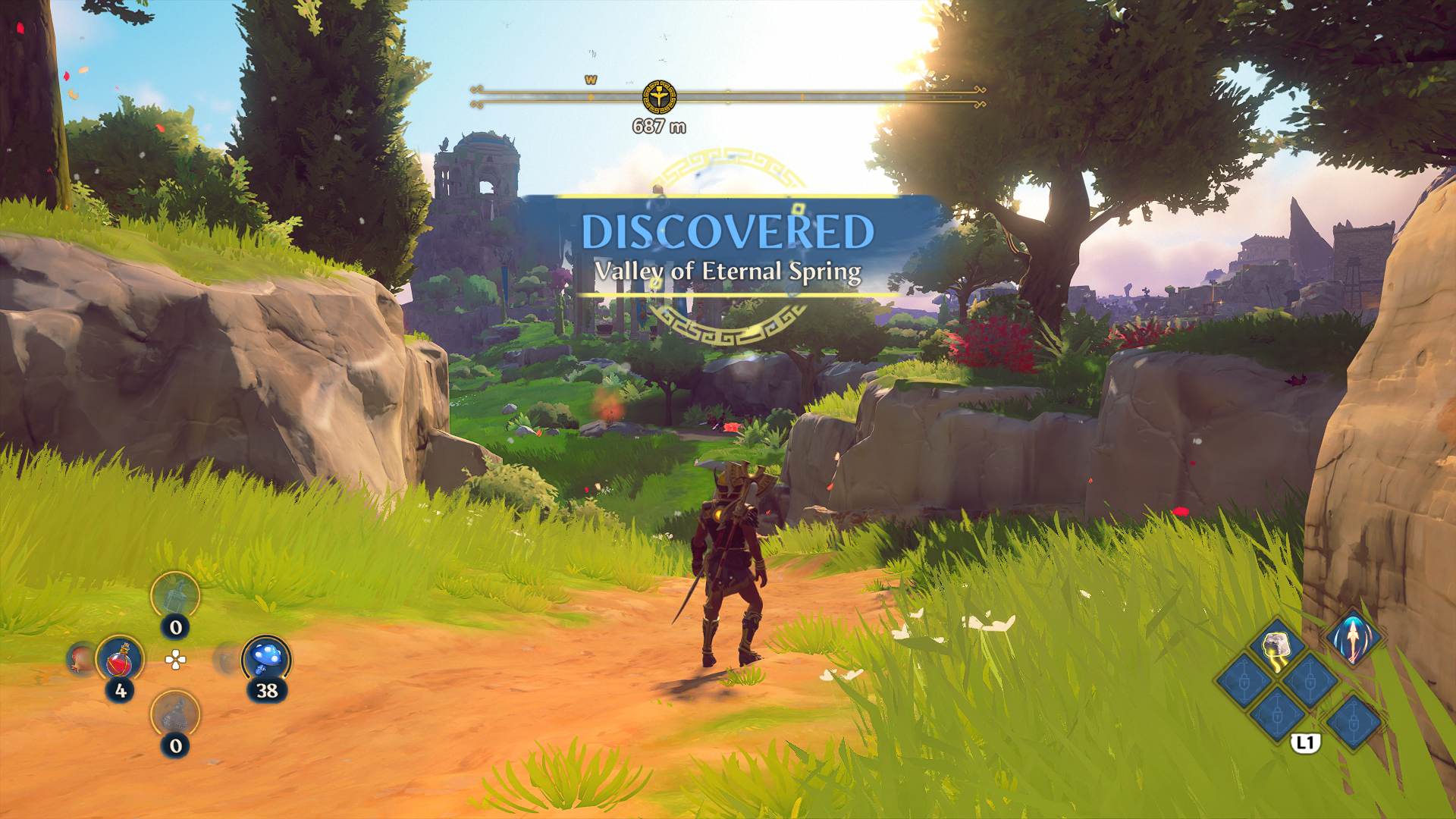Select the empty square bottle potion slot
Screen dimensions: 1456x819
(175, 595)
